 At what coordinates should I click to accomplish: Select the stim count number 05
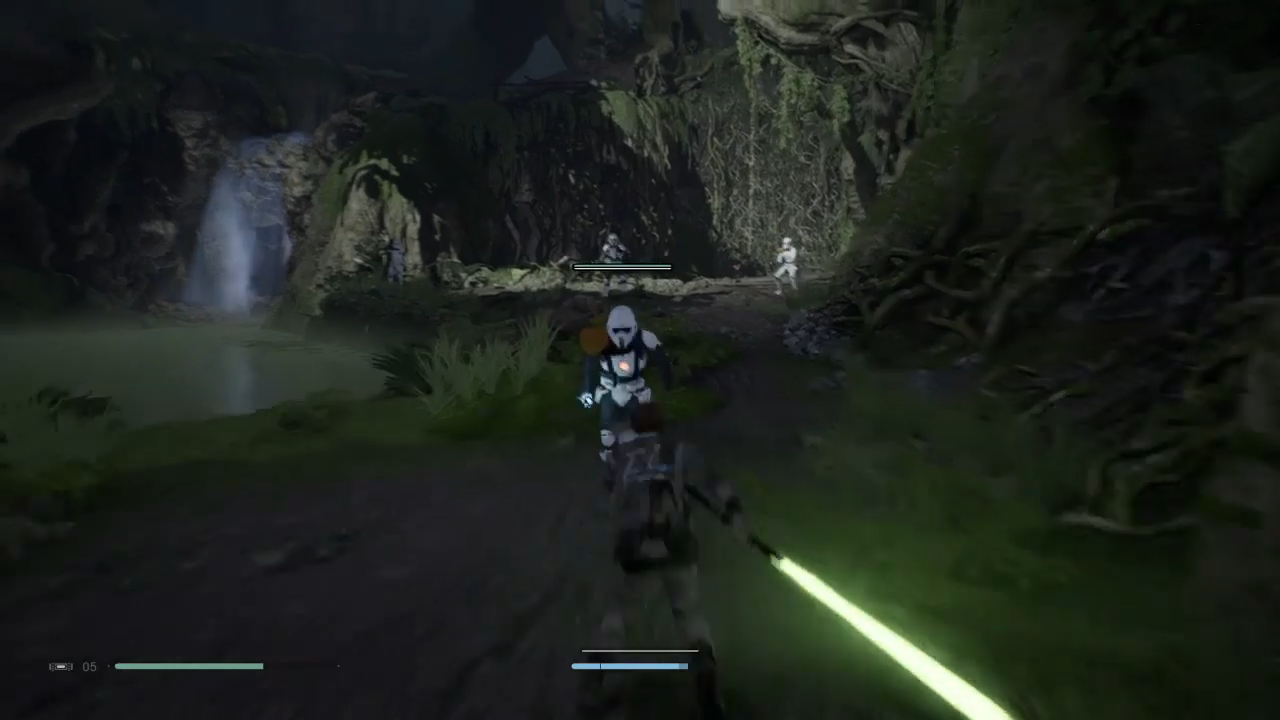pyautogui.click(x=89, y=666)
